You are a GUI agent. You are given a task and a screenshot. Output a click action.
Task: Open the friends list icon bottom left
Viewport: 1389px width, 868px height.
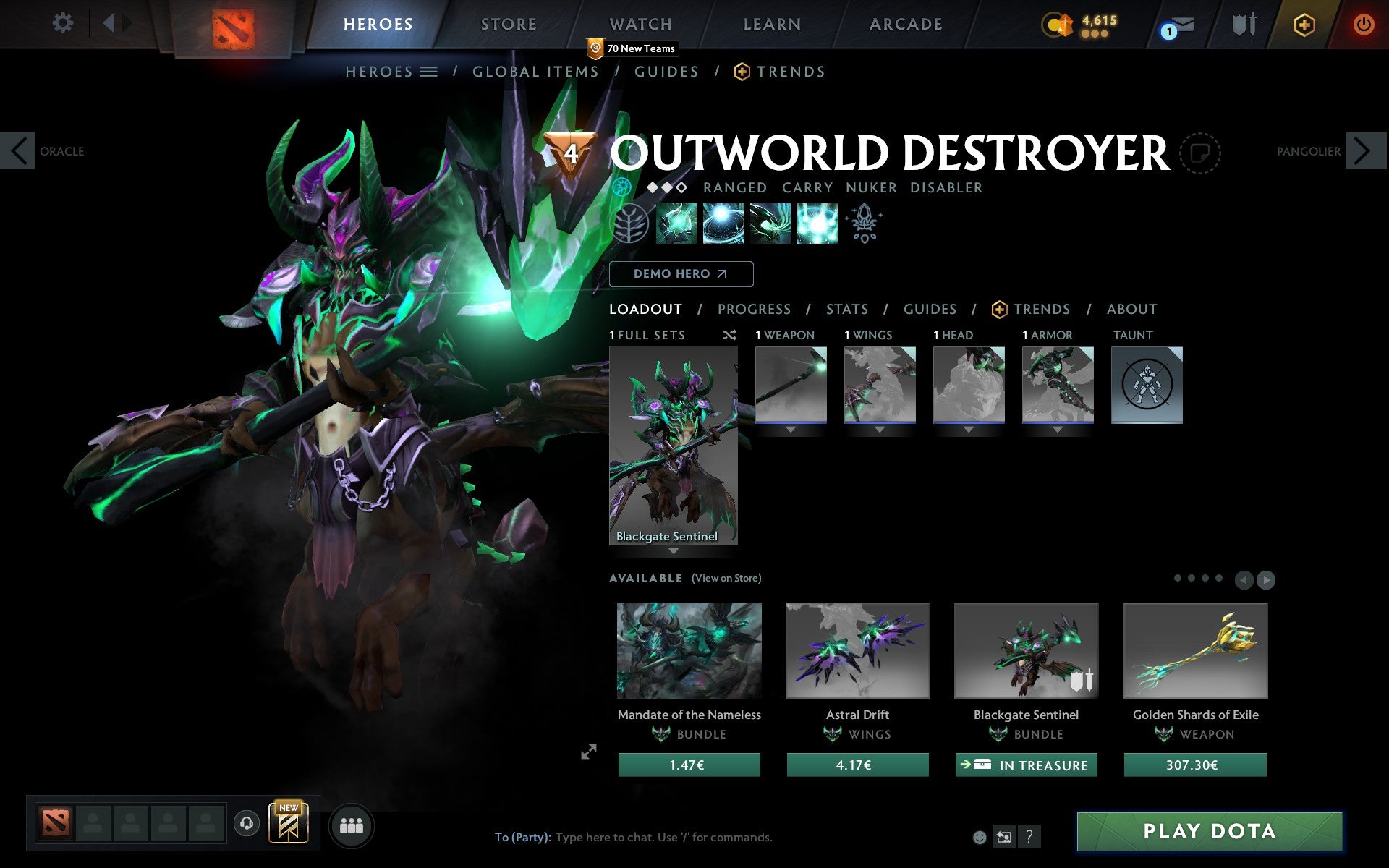tap(351, 825)
